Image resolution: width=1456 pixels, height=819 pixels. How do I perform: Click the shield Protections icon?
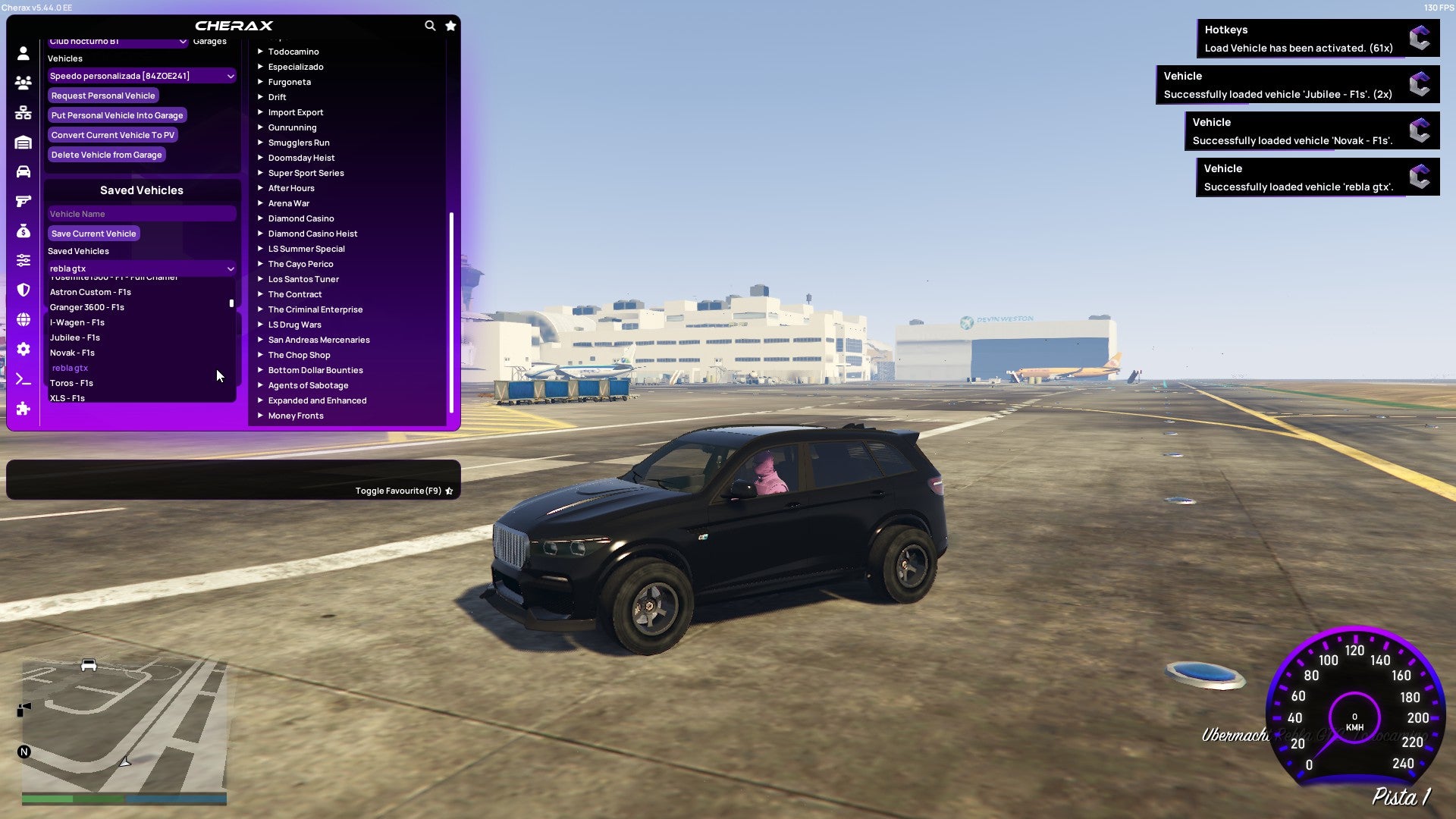tap(23, 288)
